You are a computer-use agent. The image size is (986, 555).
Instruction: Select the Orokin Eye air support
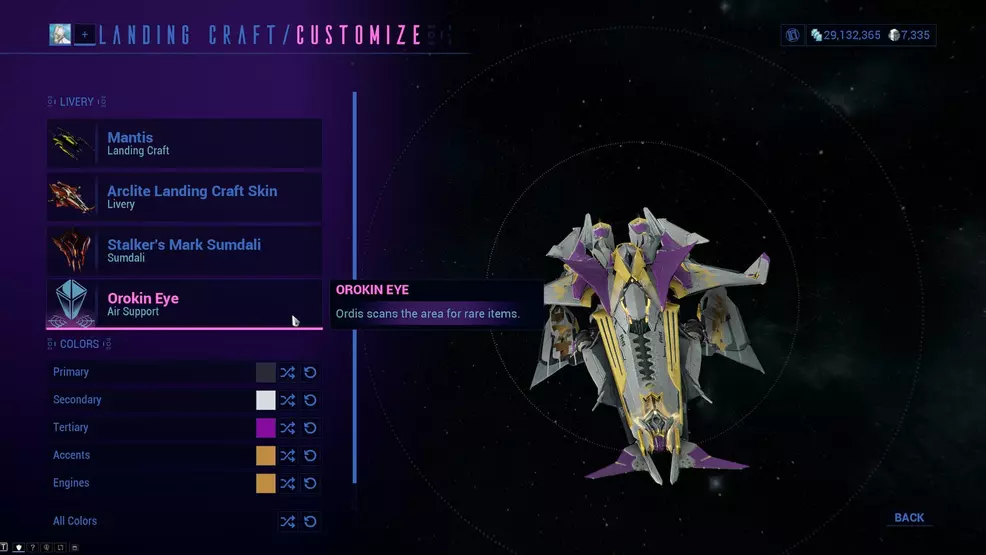185,304
